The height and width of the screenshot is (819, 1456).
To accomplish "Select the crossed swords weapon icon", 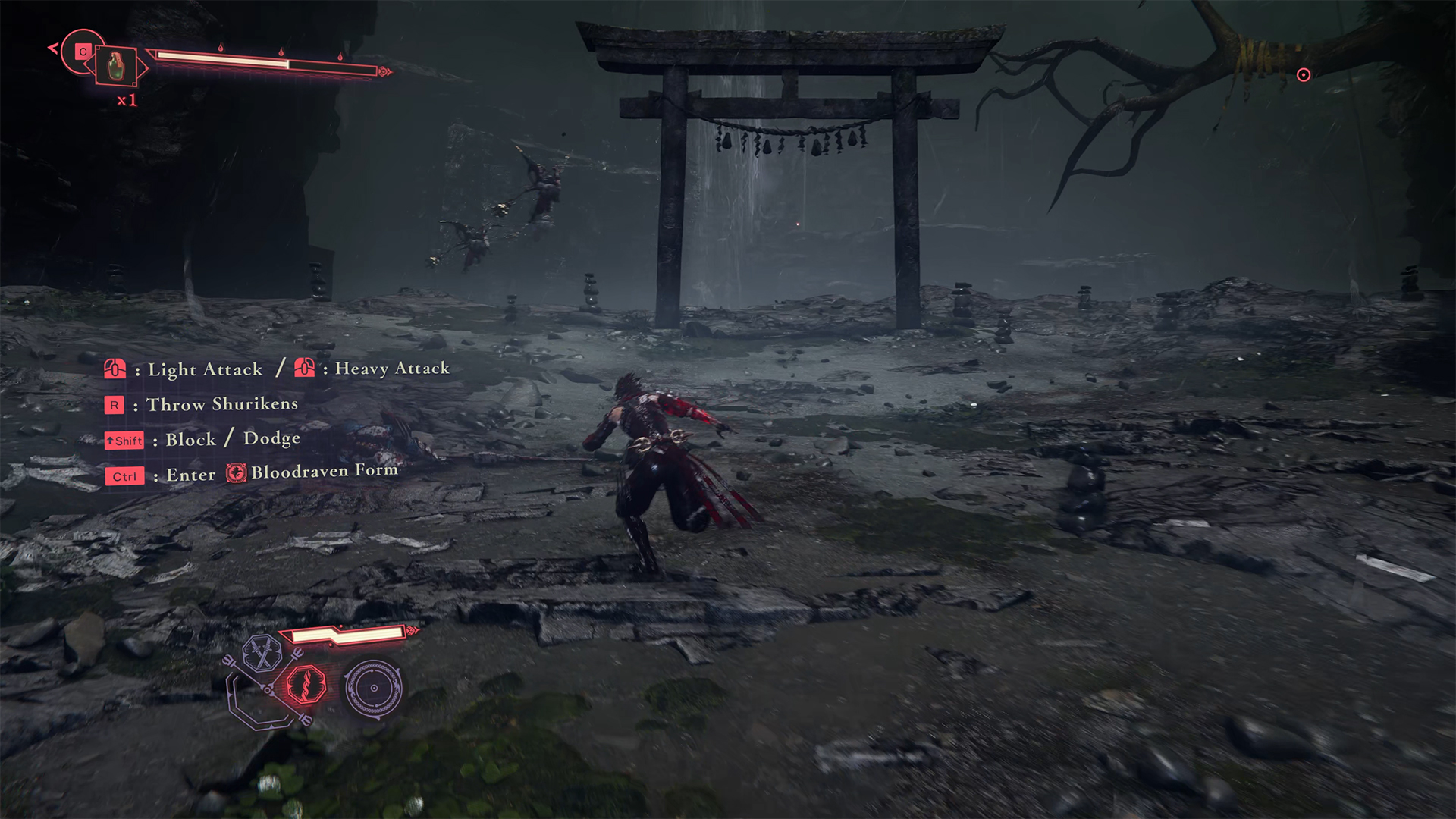I will tap(262, 653).
